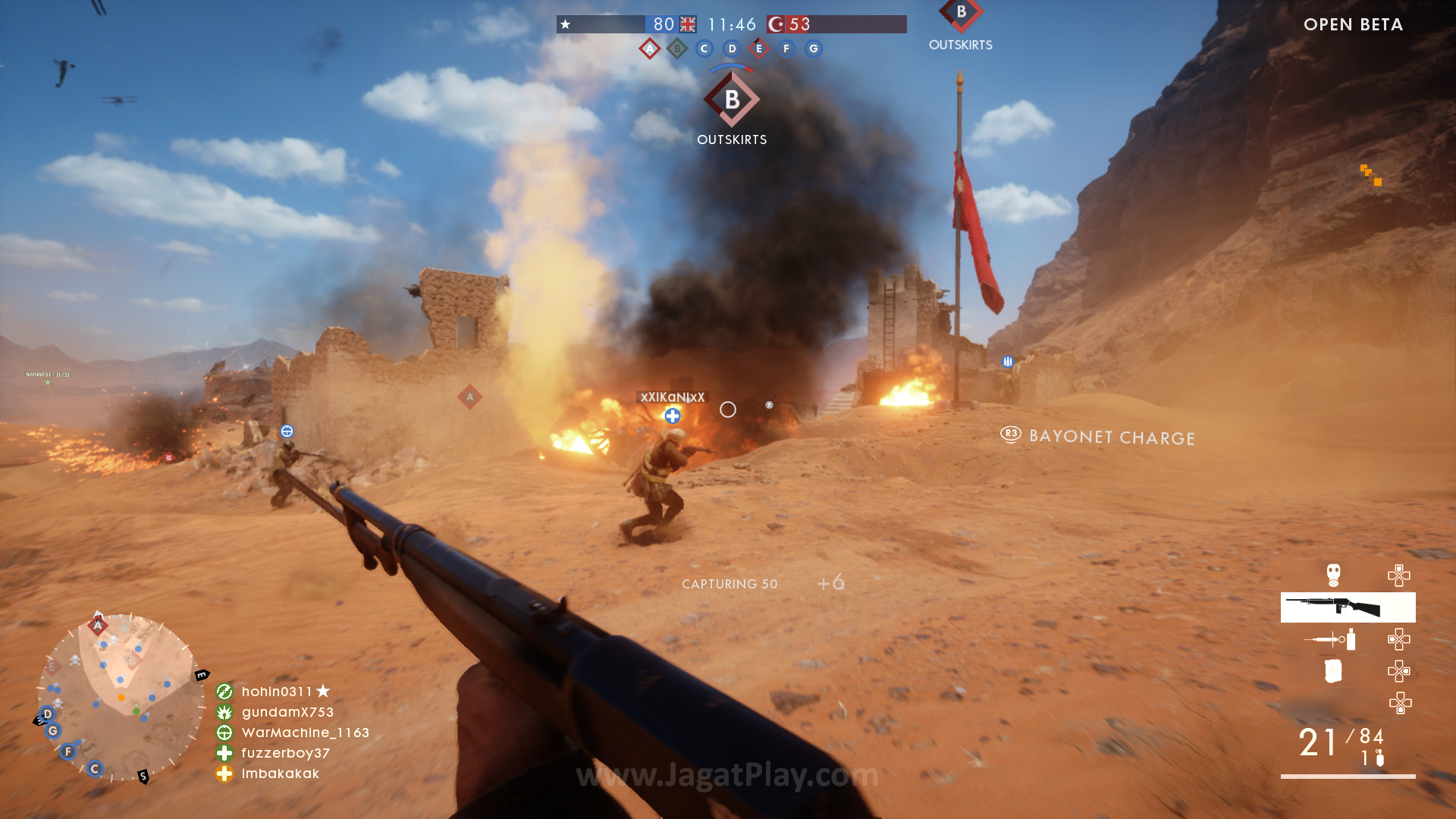Click the Ottoman team score flag
Screen dimensions: 1456x819
point(776,24)
